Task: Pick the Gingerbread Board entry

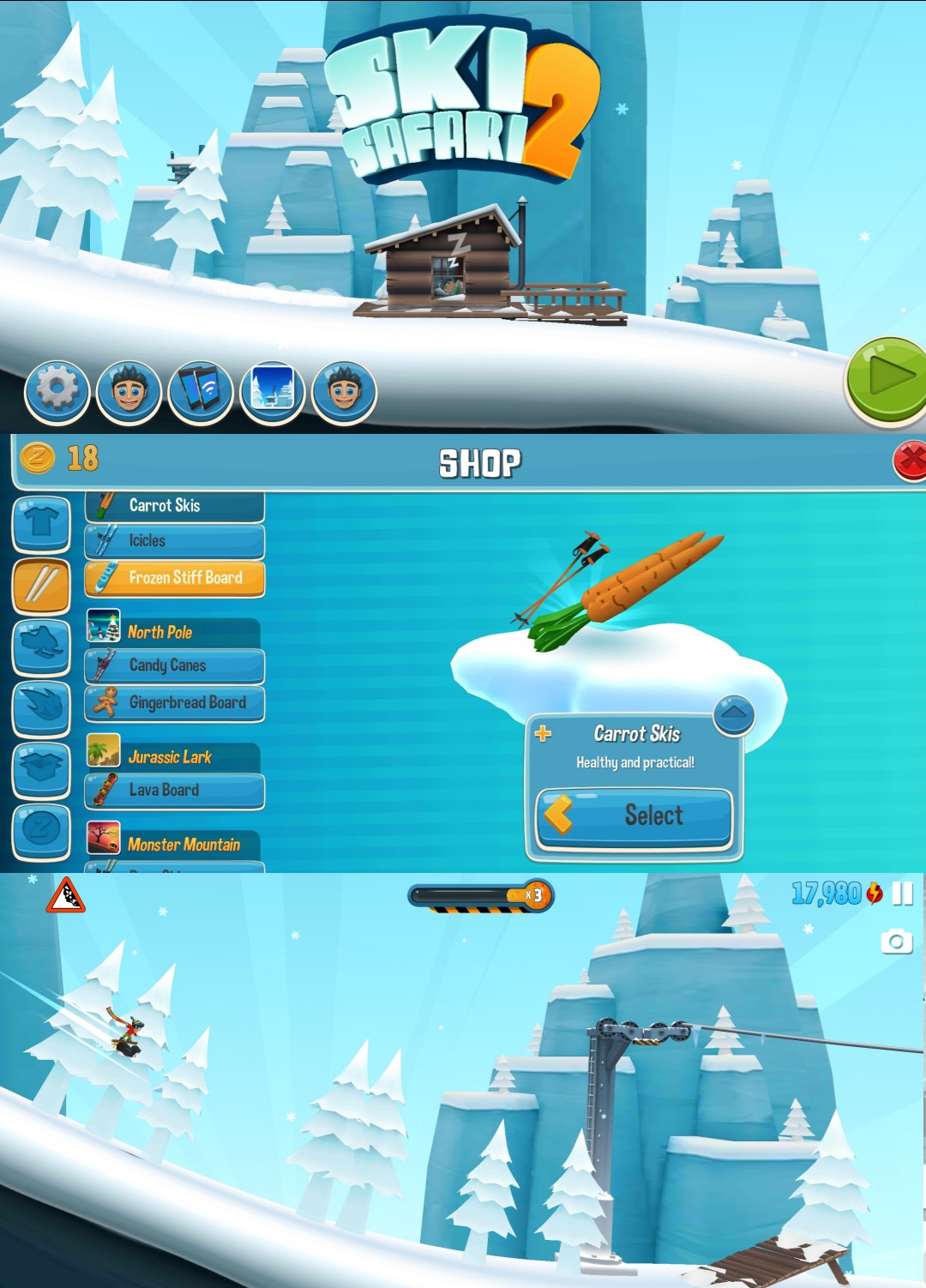Action: (x=174, y=703)
